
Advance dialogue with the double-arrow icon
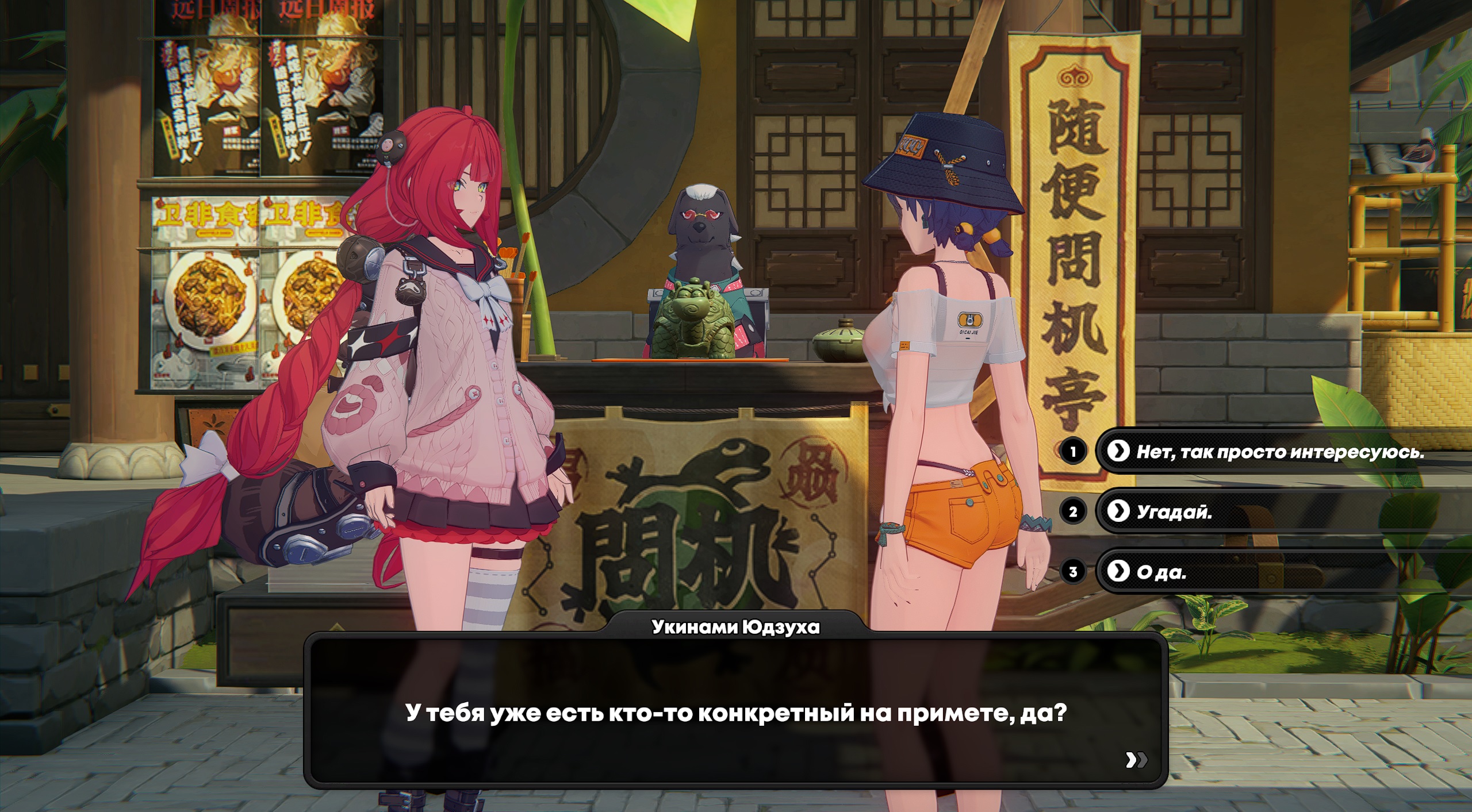(x=1136, y=760)
